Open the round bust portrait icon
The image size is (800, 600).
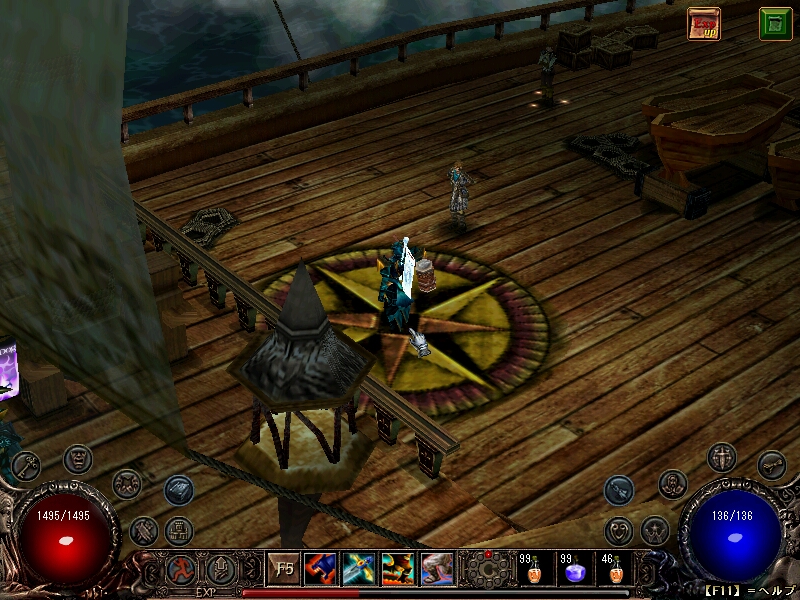[673, 484]
